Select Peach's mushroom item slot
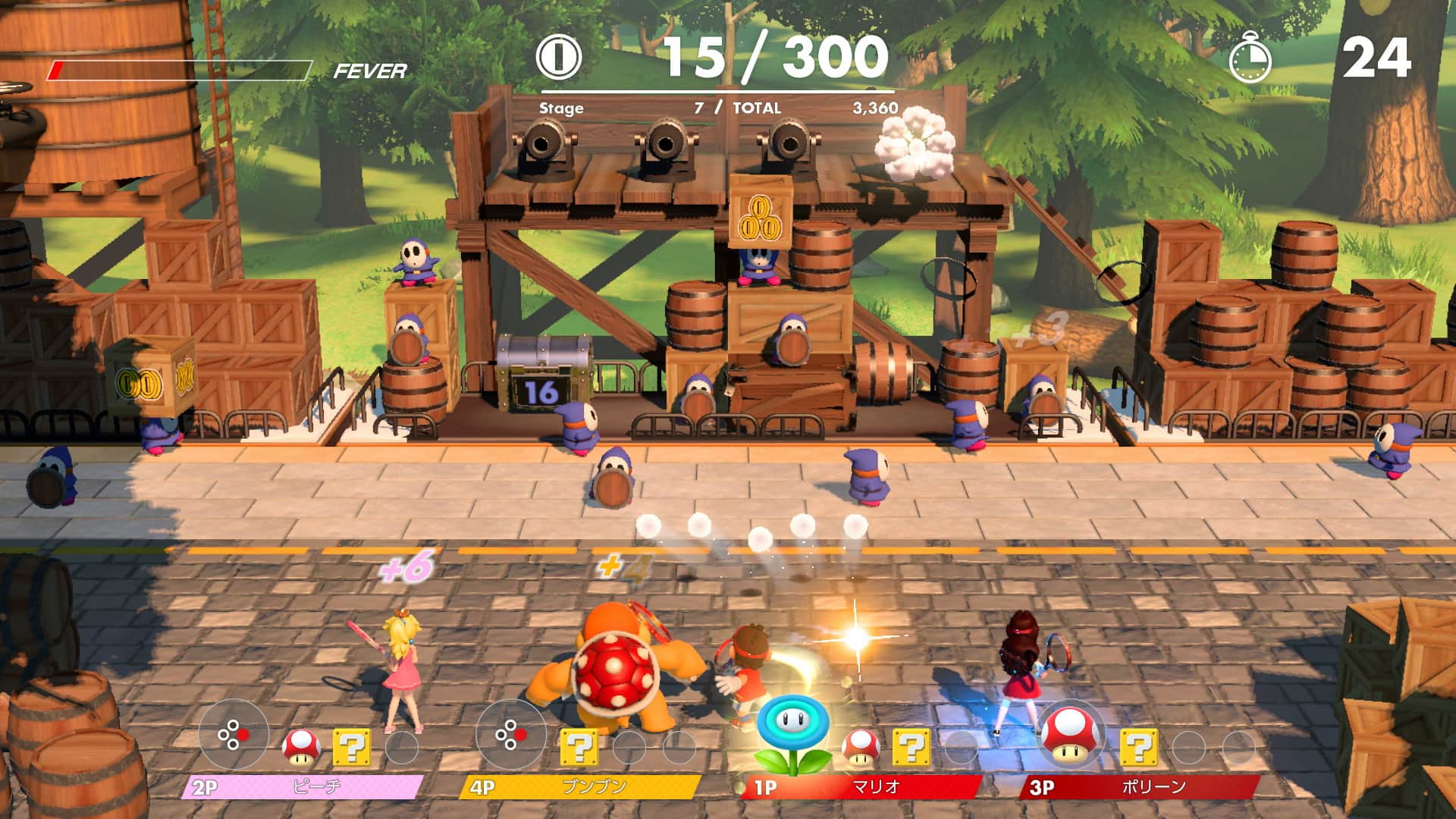 pos(301,747)
